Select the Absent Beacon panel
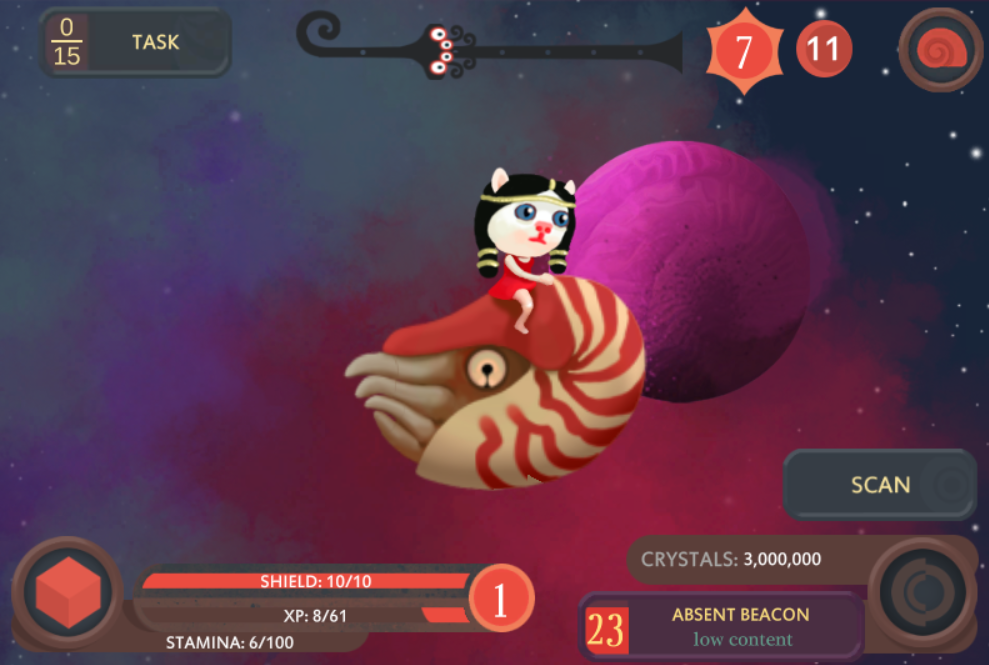Viewport: 989px width, 665px height. 722,627
